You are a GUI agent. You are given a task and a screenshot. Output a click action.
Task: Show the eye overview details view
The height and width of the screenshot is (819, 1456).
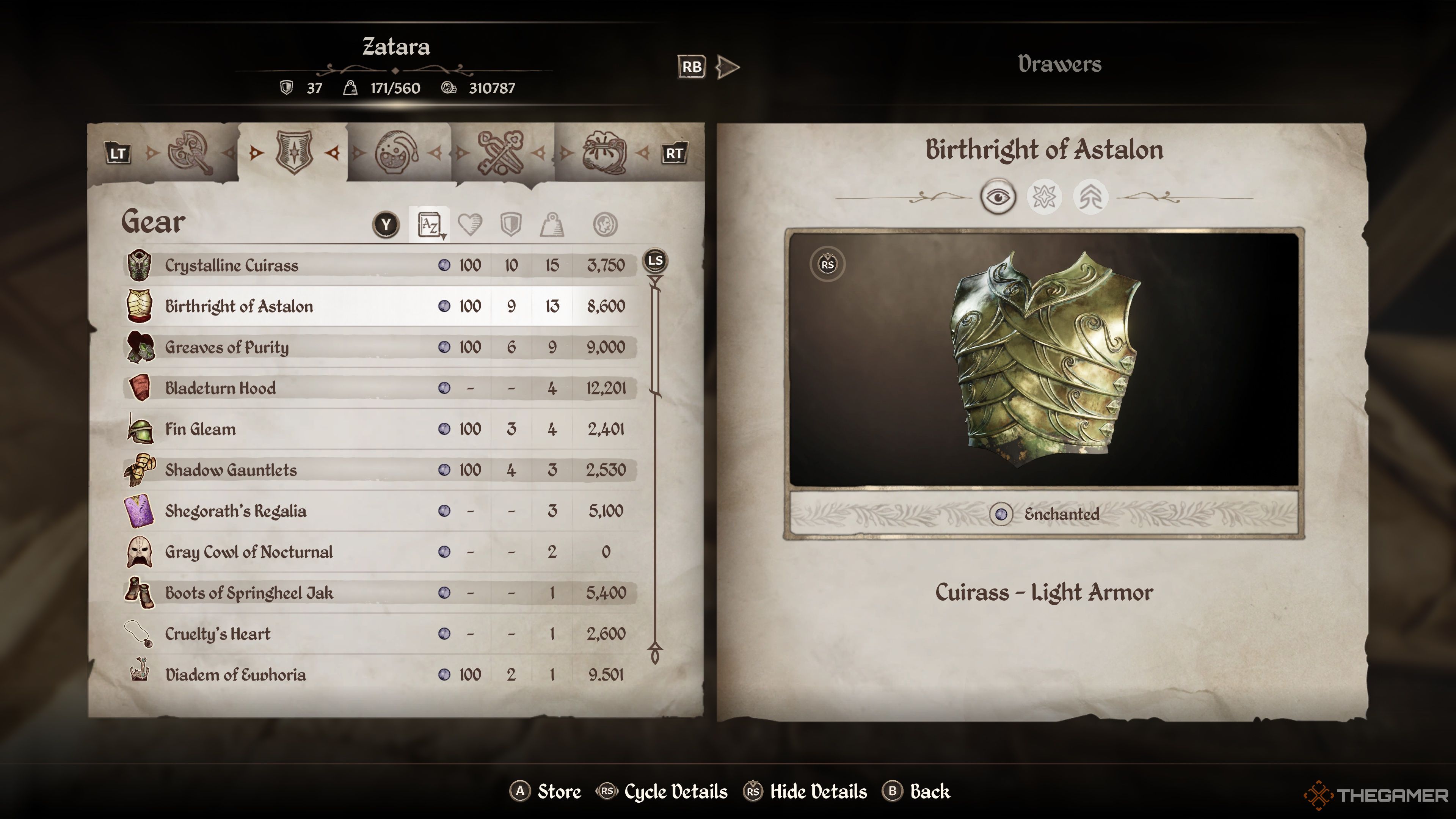pos(998,197)
